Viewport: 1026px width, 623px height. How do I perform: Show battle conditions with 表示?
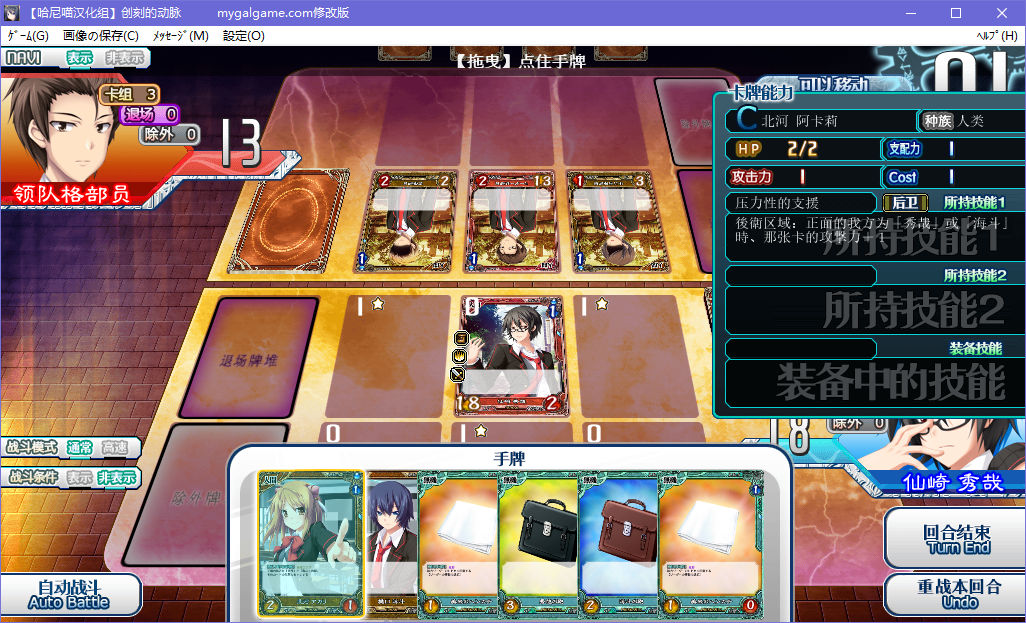click(x=80, y=478)
